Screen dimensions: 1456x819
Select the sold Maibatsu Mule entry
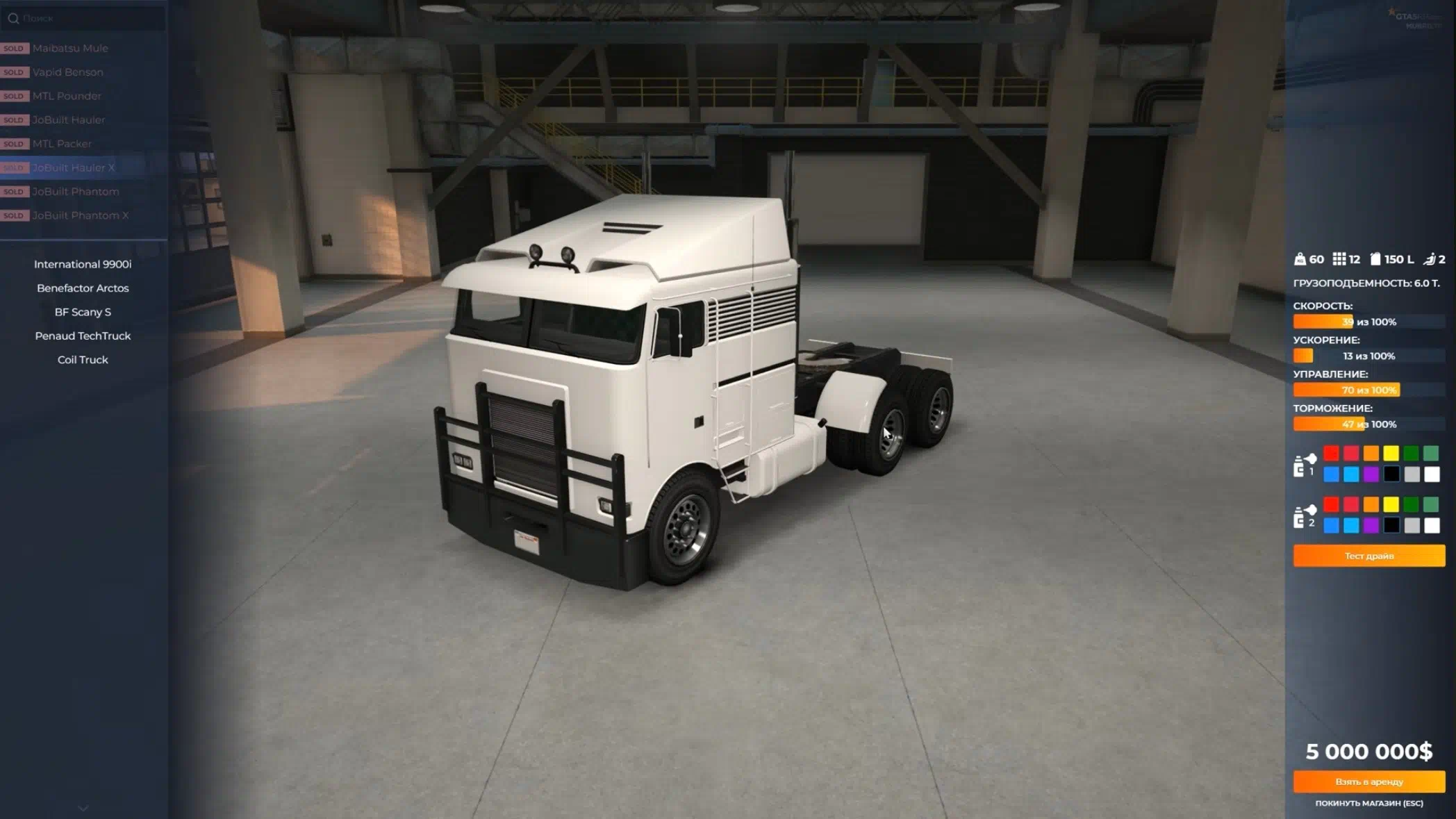(x=69, y=48)
